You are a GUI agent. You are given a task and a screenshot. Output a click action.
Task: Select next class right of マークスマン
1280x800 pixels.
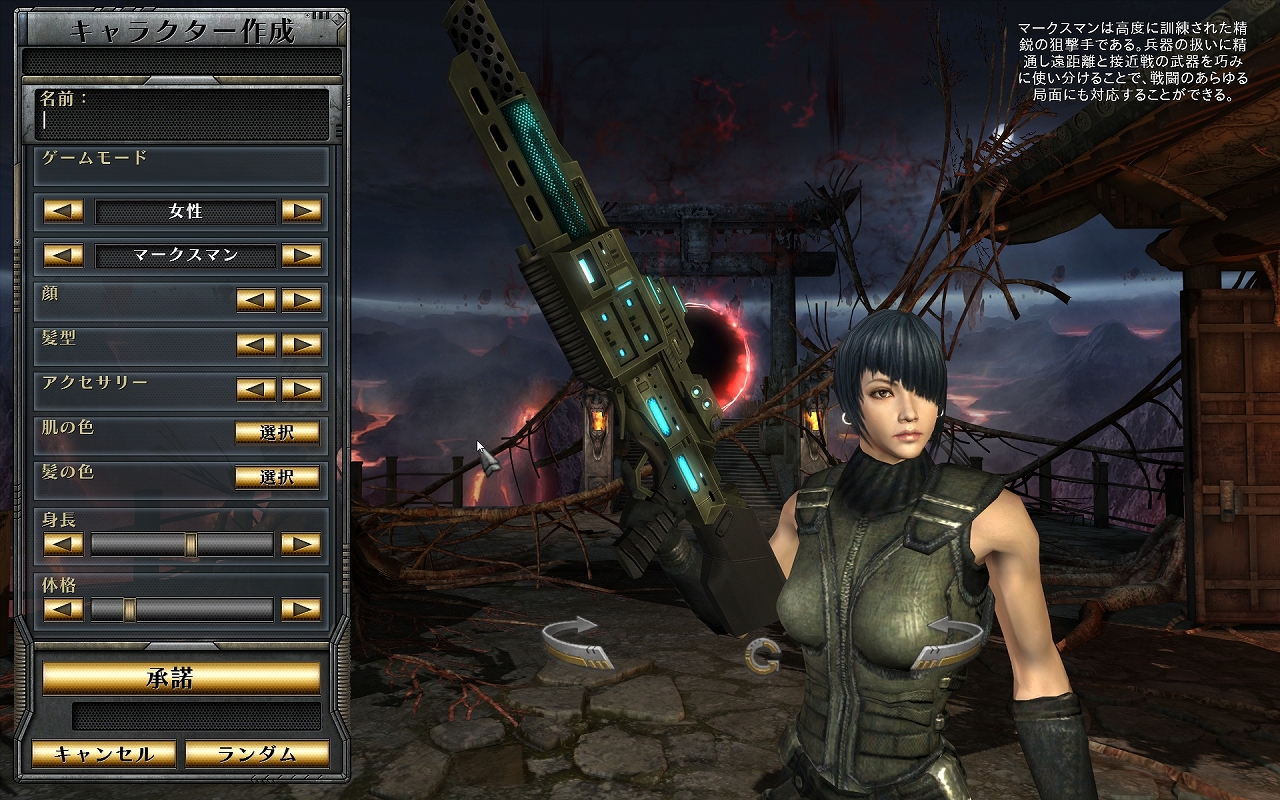coord(301,255)
